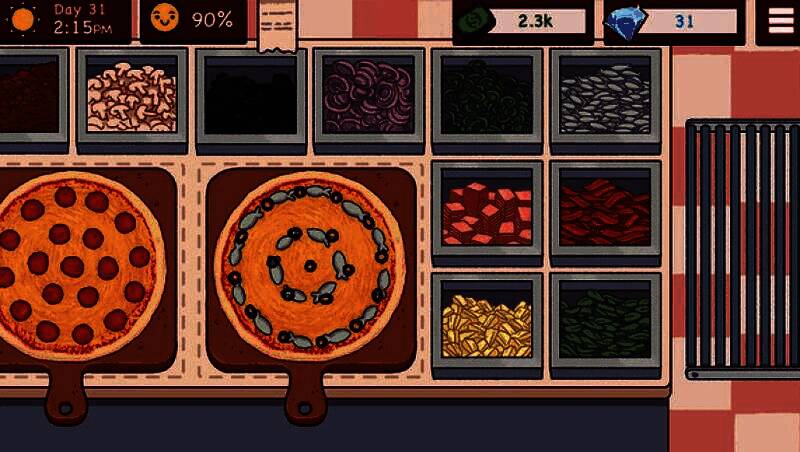Choose the bacon strips topping bin
The height and width of the screenshot is (452, 800).
[605, 209]
